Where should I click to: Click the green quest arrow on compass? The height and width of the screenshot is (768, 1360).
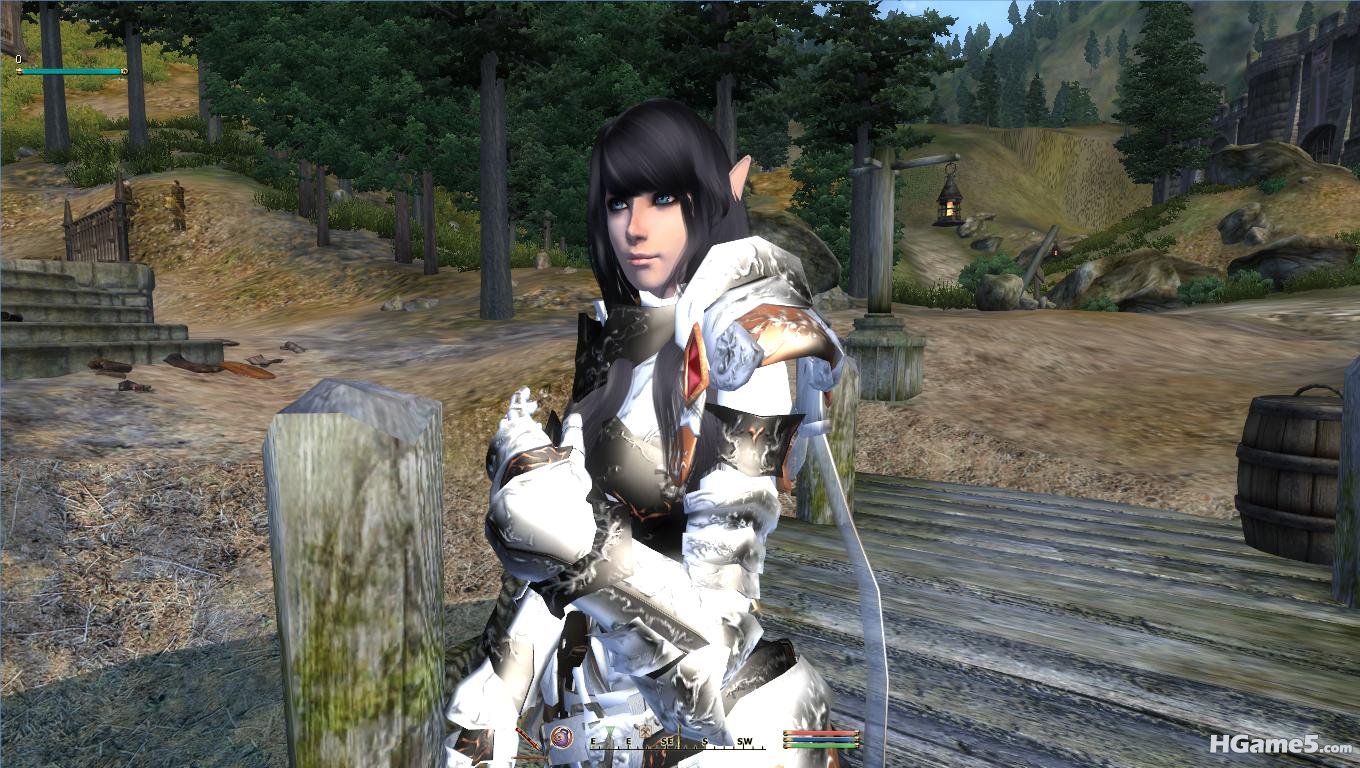[x=610, y=729]
